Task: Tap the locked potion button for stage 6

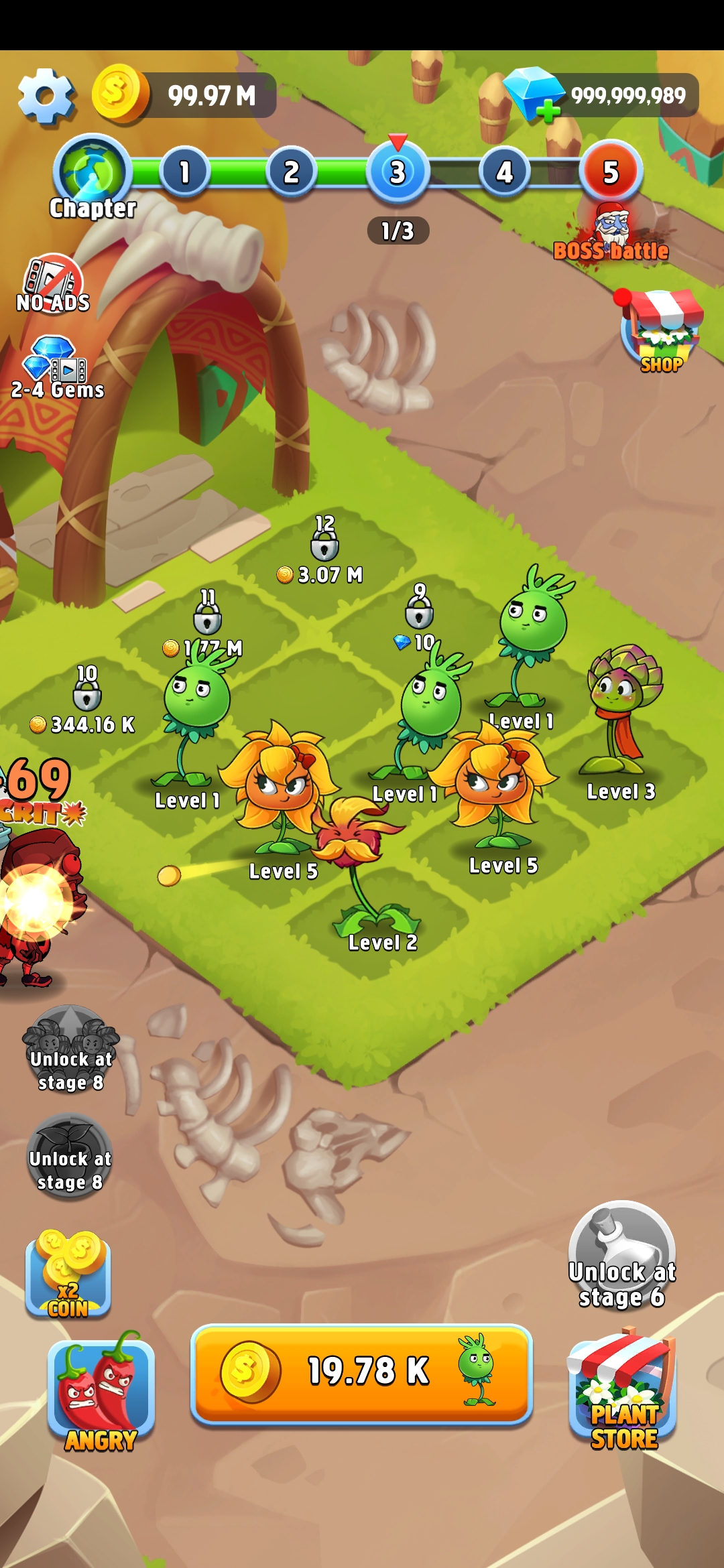Action: click(x=621, y=1254)
